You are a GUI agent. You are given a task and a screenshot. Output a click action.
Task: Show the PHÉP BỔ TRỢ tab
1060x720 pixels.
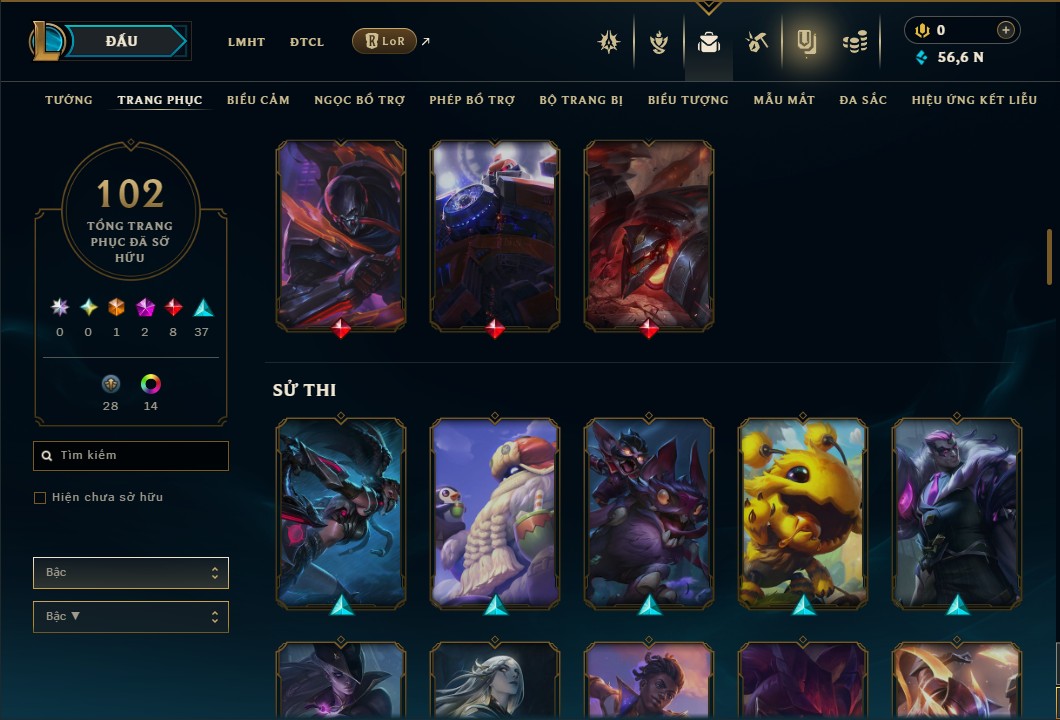472,100
